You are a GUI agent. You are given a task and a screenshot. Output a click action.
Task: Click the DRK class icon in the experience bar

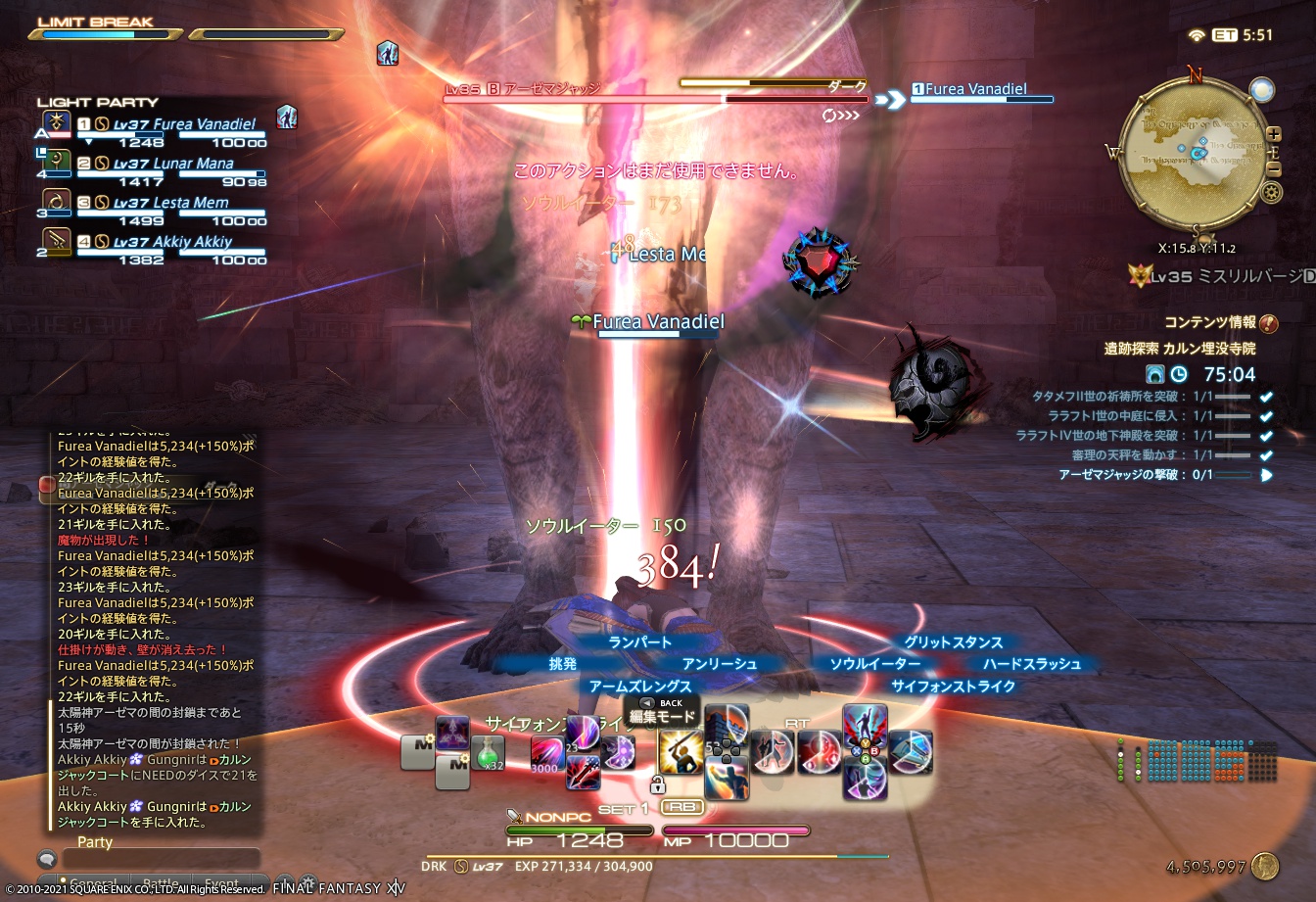(x=460, y=865)
